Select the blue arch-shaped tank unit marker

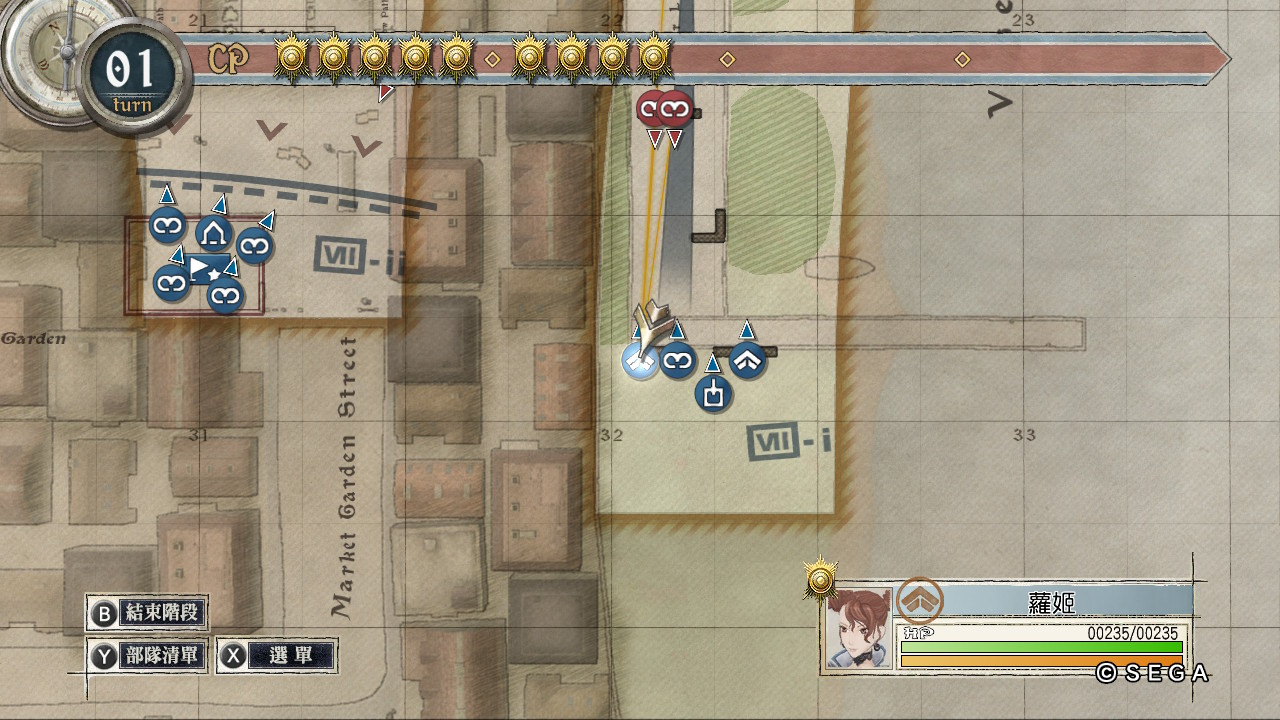213,235
